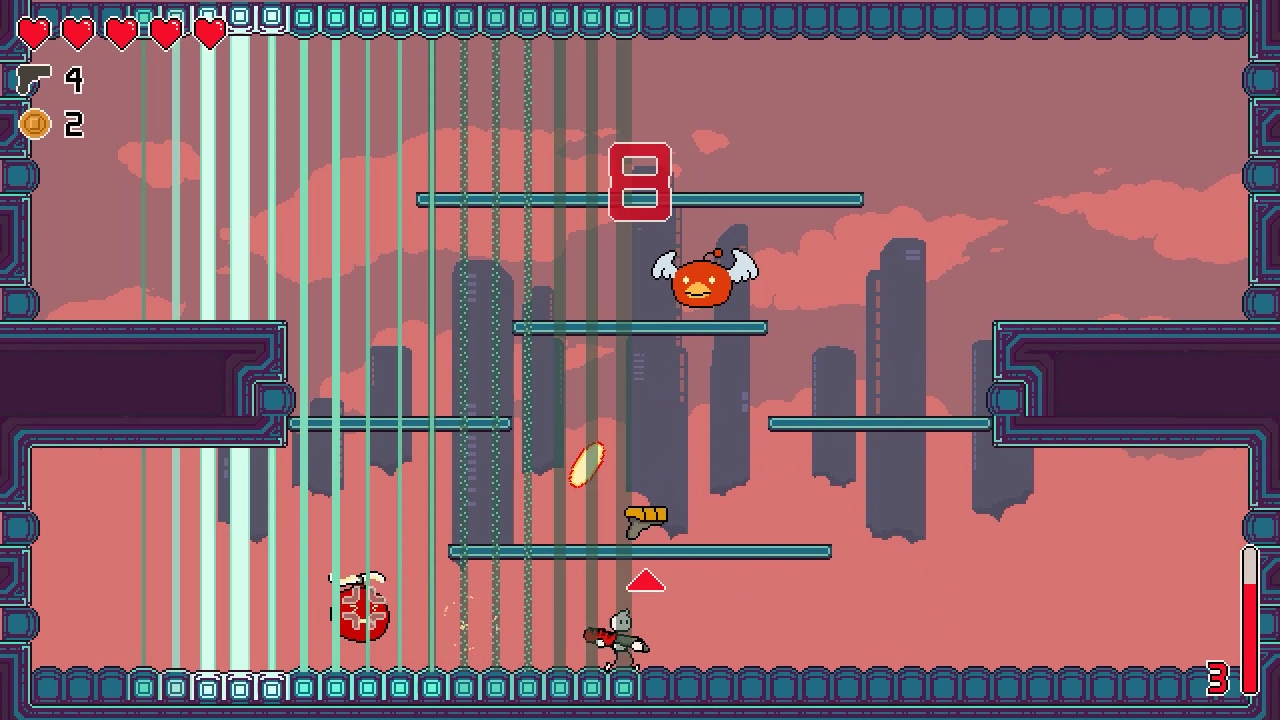Click the first red heart
1280x720 pixels.
(33, 33)
